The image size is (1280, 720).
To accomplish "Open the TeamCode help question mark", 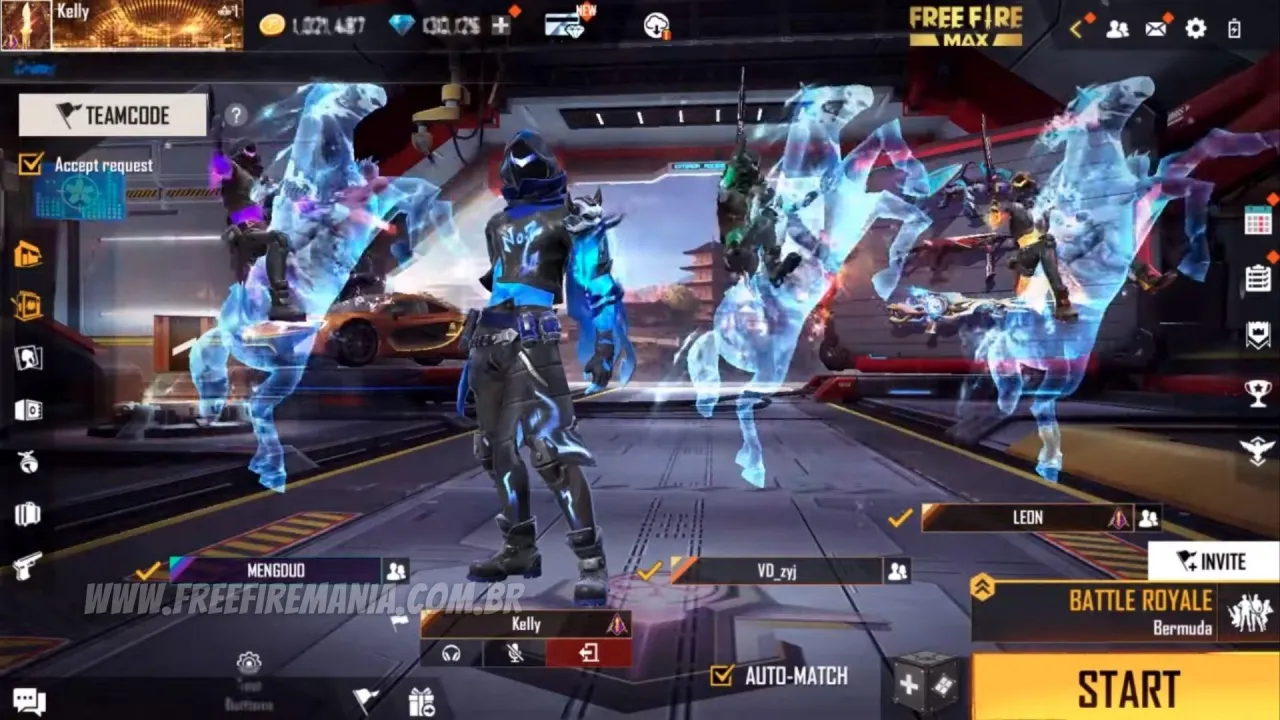I will coord(235,115).
